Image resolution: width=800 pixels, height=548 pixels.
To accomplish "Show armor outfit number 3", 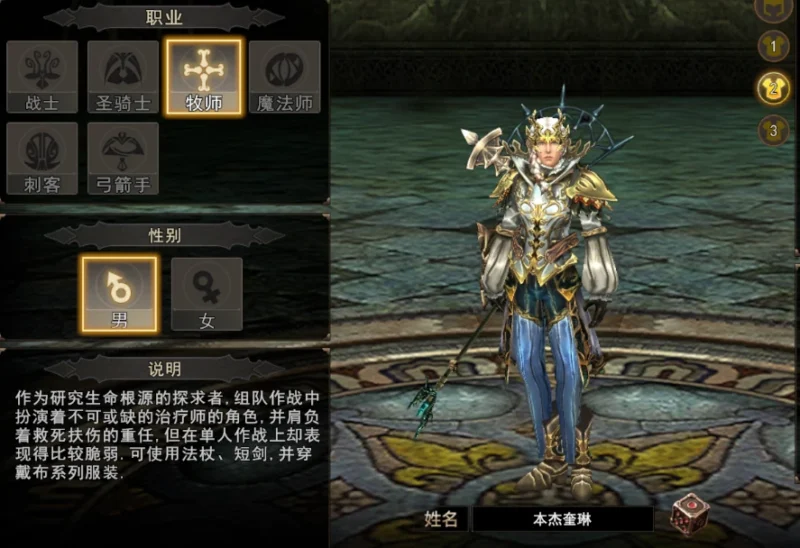I will pos(773,130).
